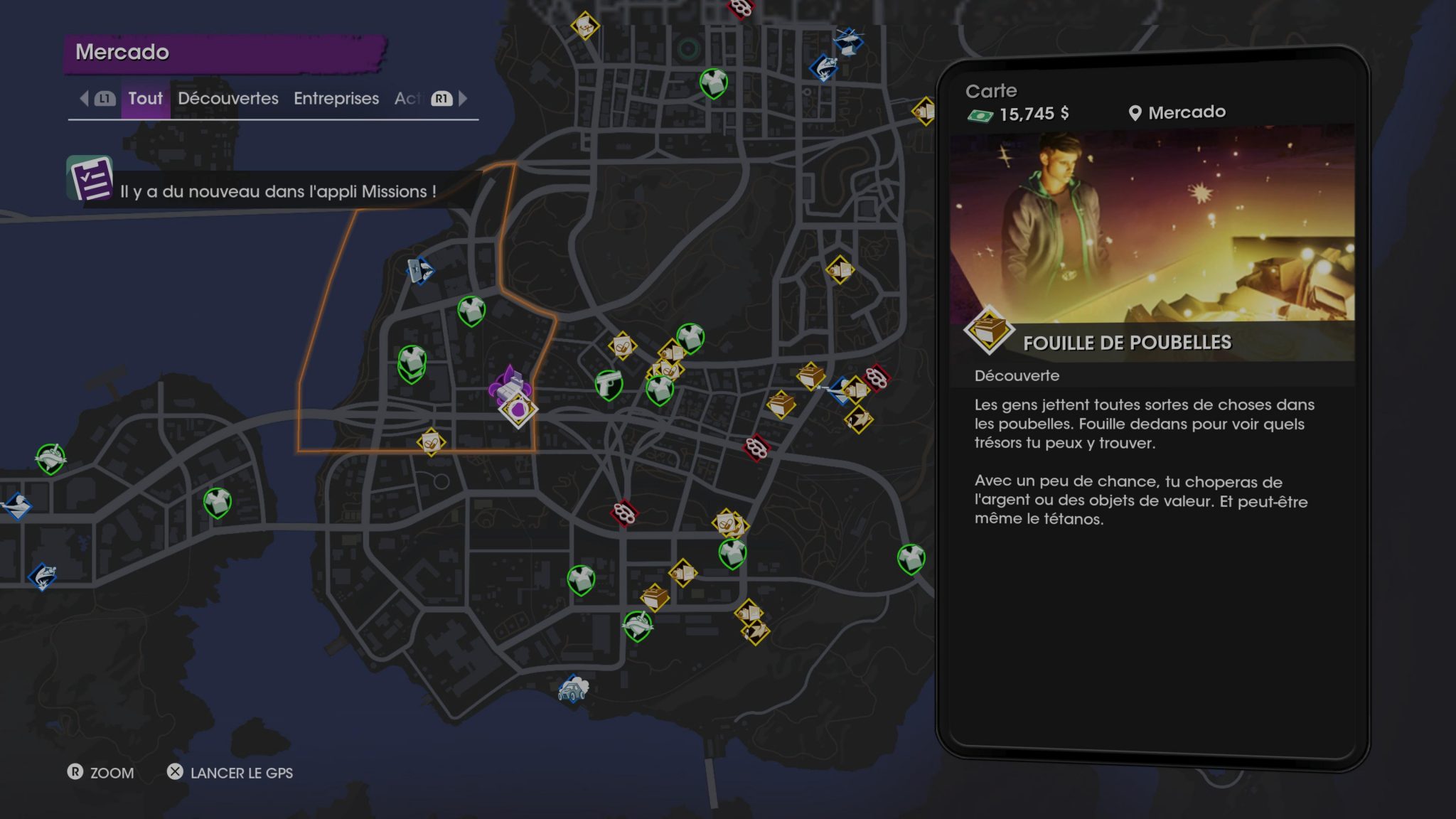Toggle the Tout filter off
Screen dimensions: 1456x819
pos(145,99)
